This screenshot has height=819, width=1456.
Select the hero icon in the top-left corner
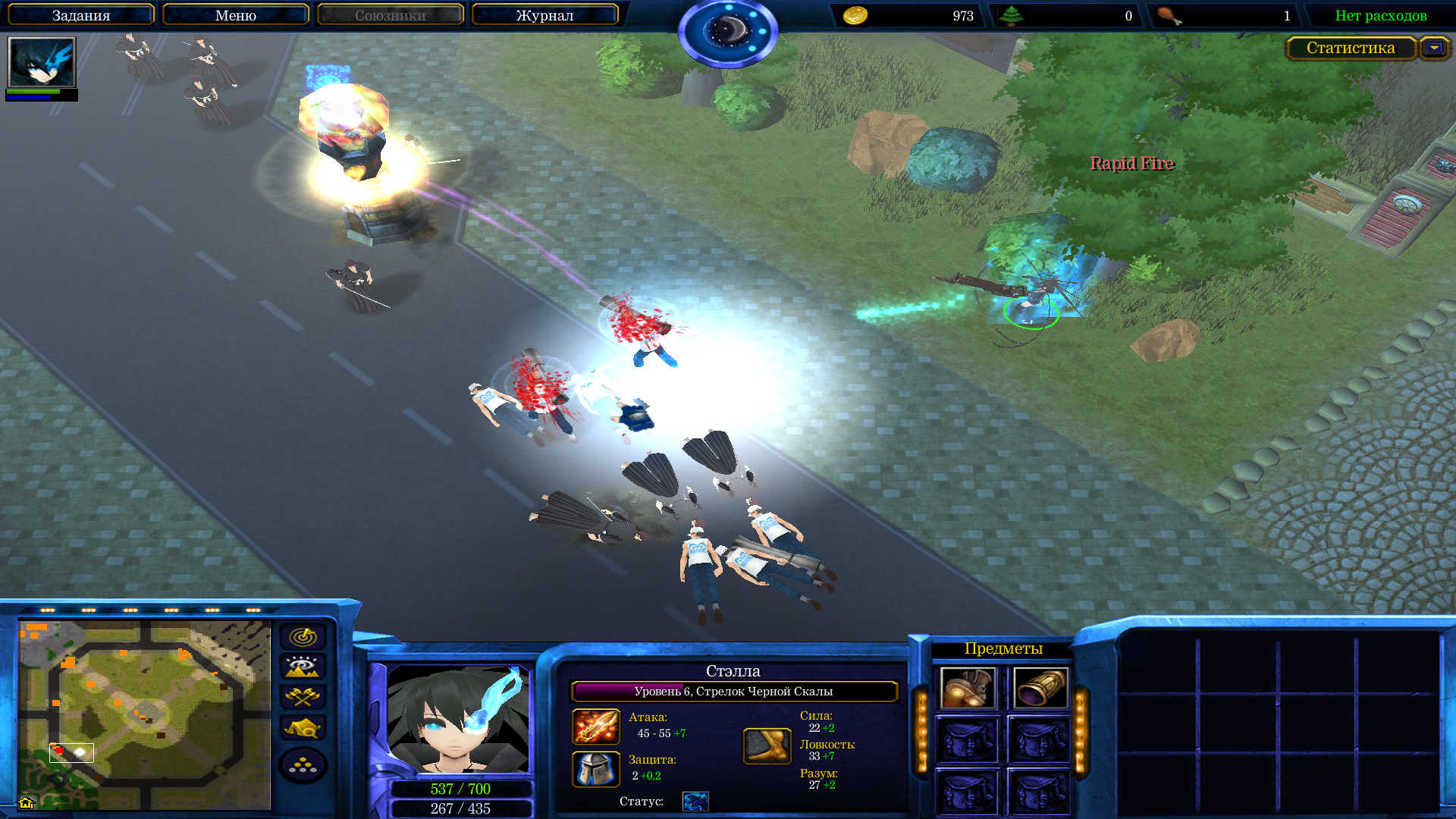tap(42, 63)
